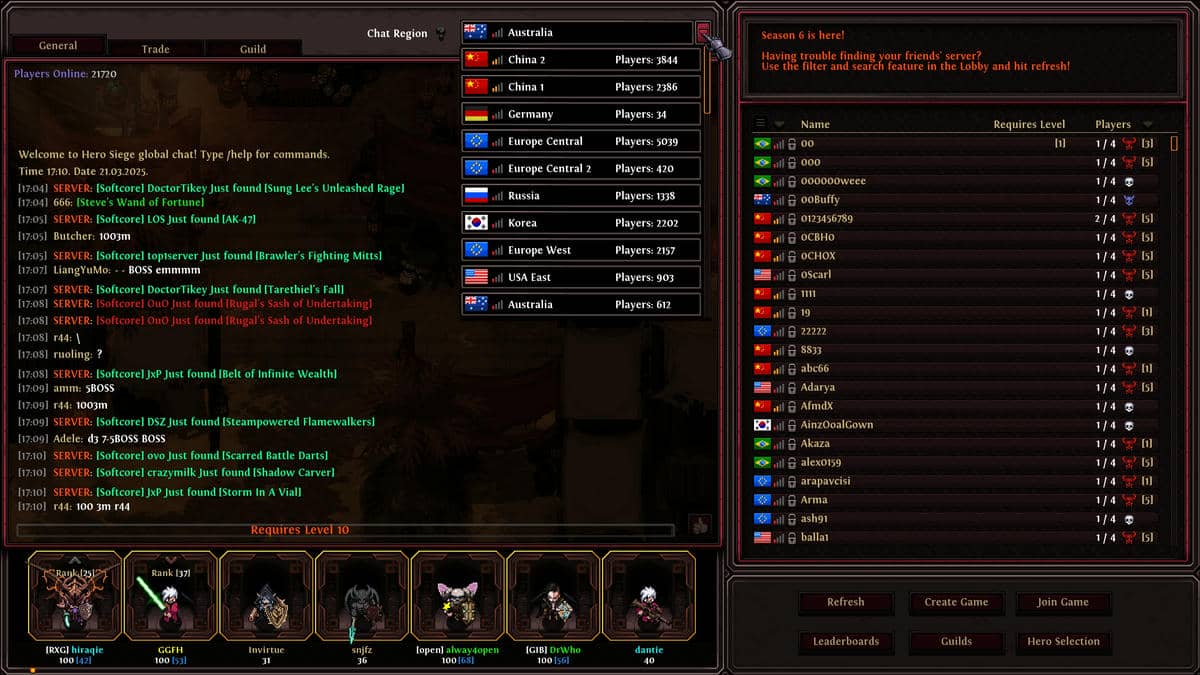Open the Leaderboards
The height and width of the screenshot is (675, 1200).
click(x=845, y=641)
